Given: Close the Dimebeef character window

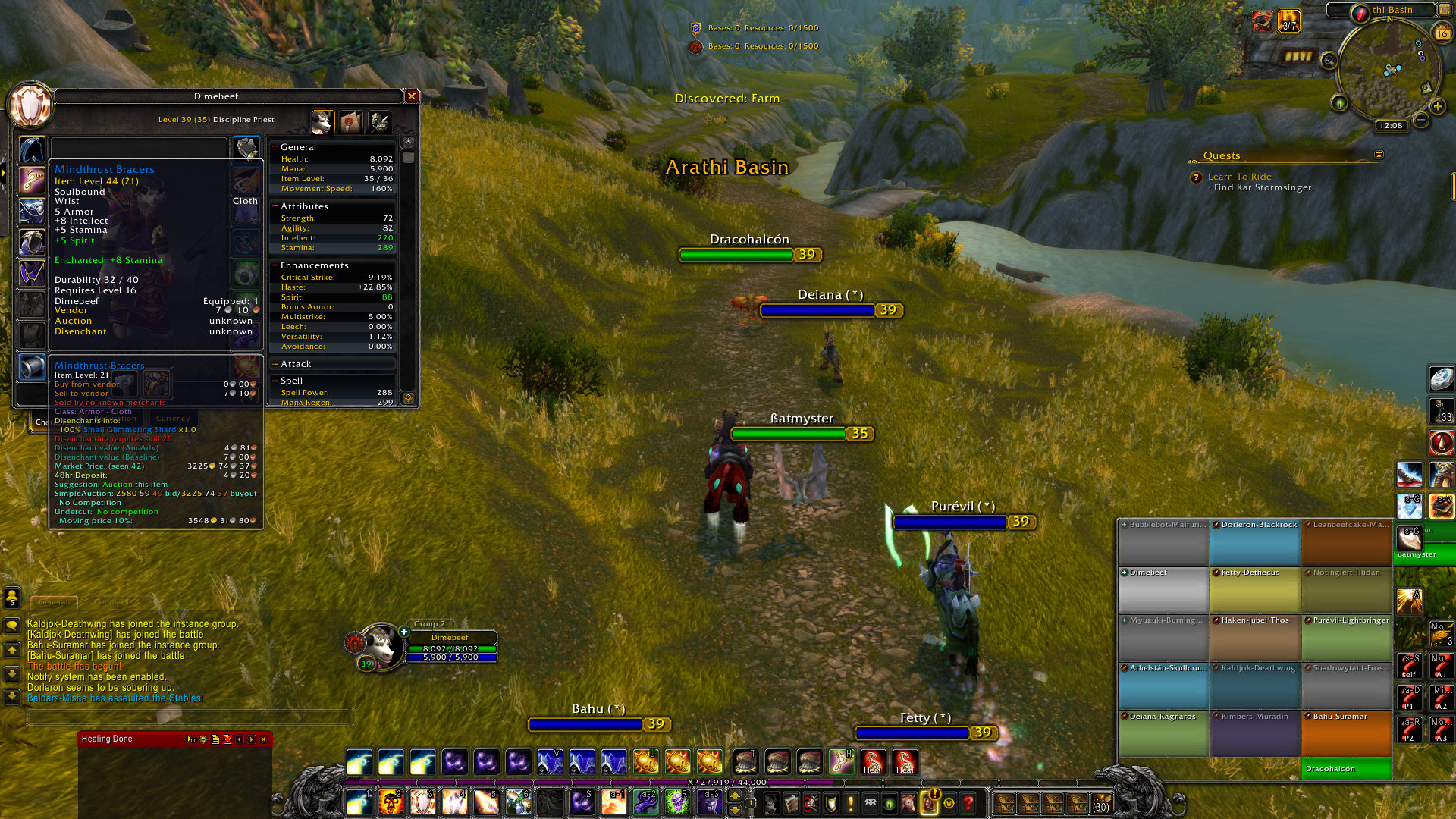Looking at the screenshot, I should tap(412, 96).
